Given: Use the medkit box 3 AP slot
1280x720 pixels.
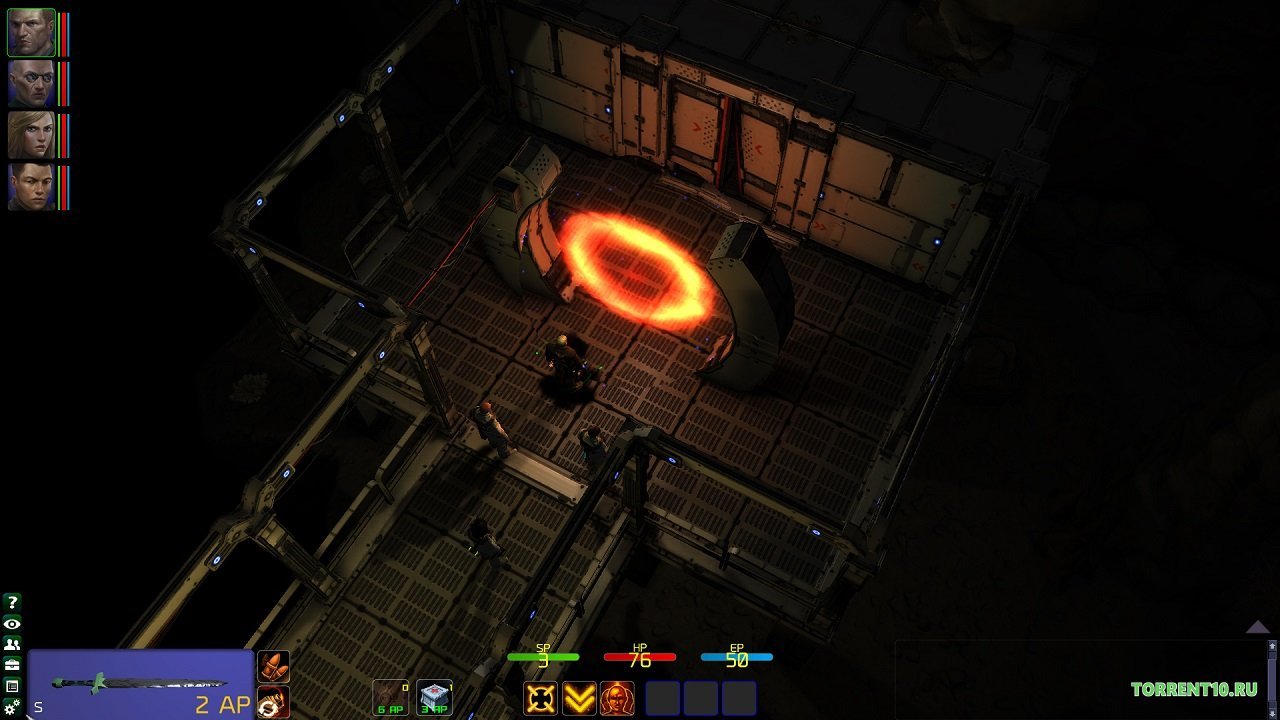Looking at the screenshot, I should click(x=434, y=697).
